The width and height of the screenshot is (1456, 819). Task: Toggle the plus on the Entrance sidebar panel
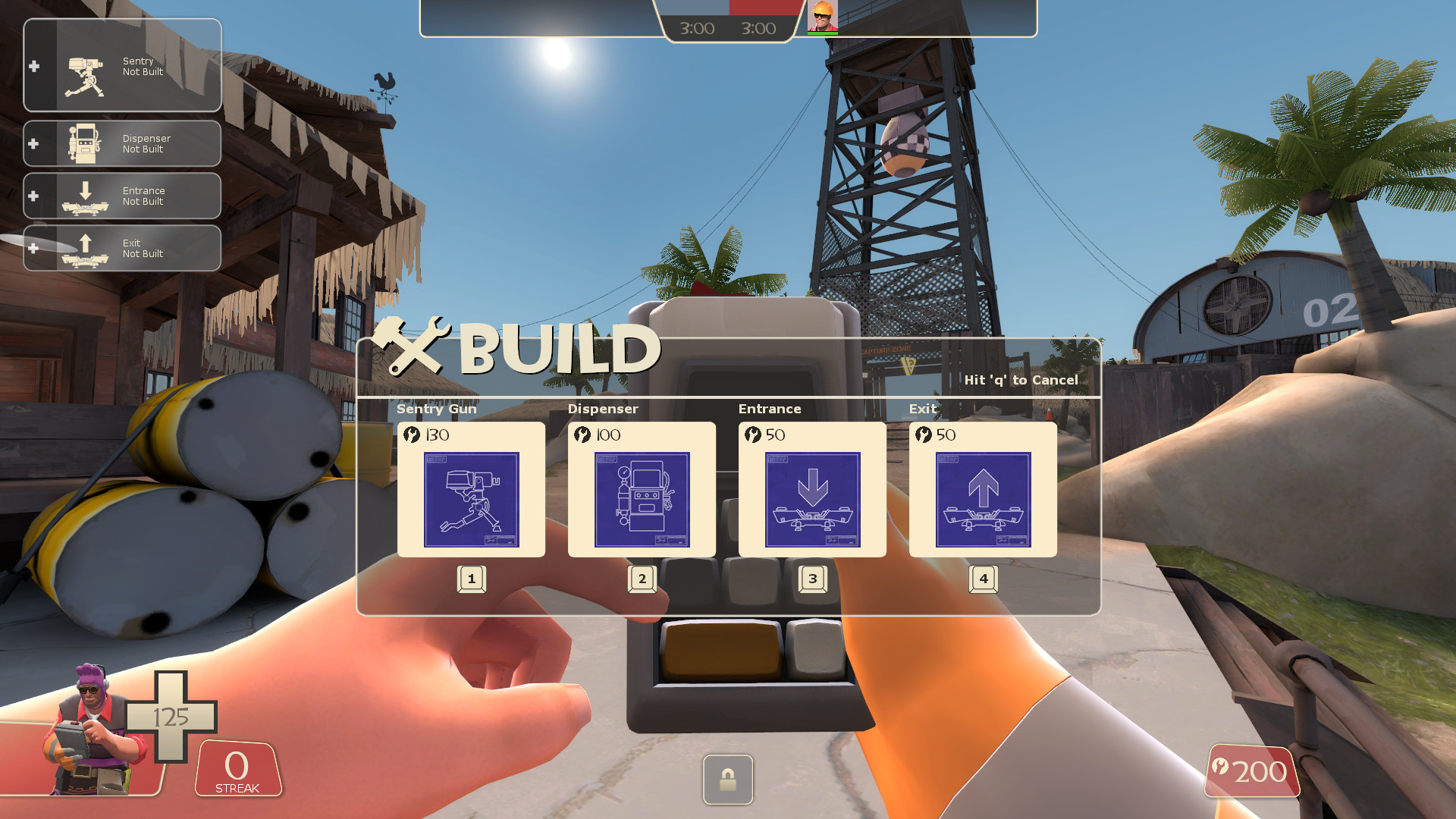point(33,196)
